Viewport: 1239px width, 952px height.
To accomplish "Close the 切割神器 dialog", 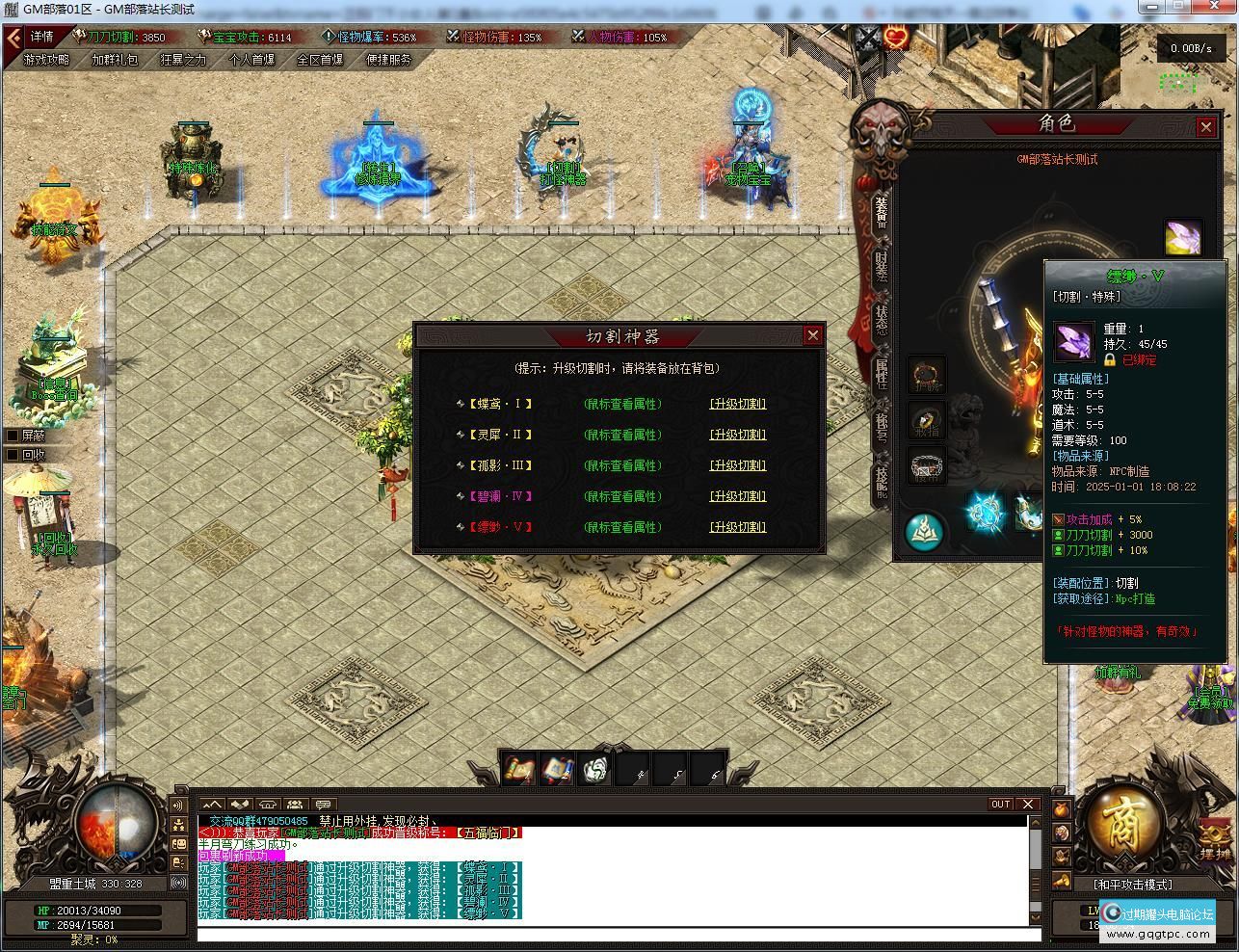I will point(812,335).
